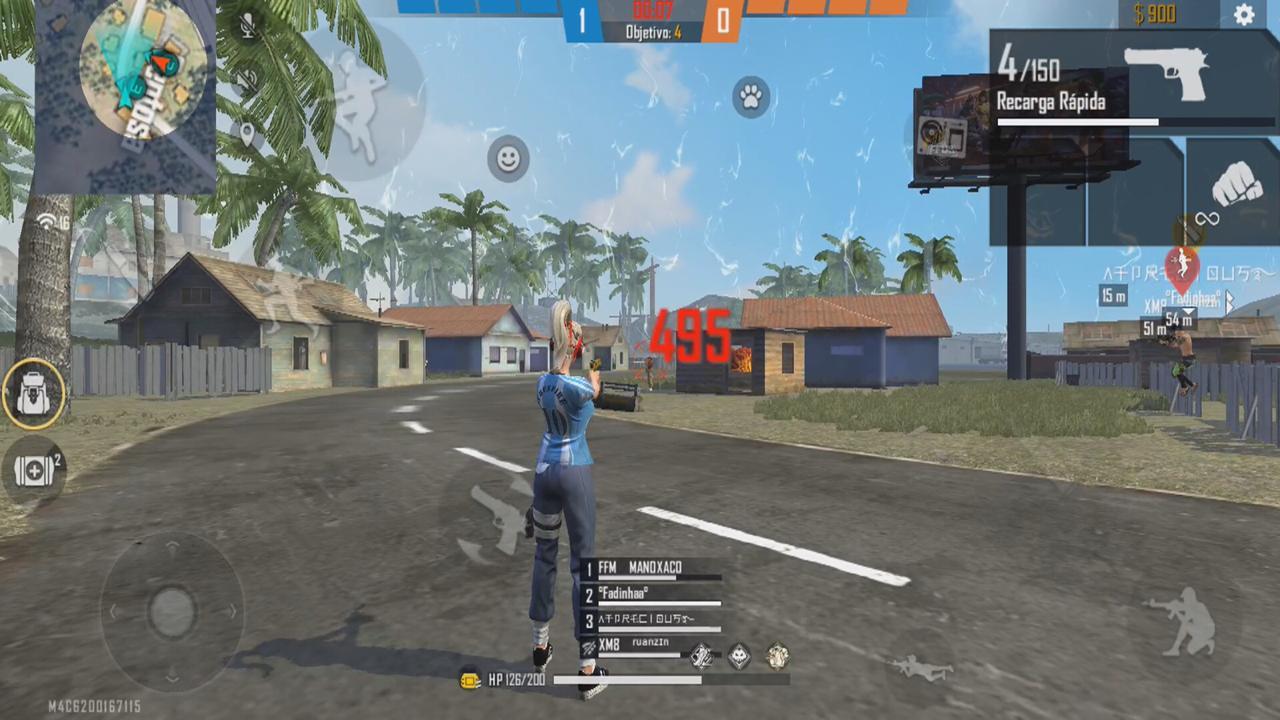Select the smiley face emote
1280x720 pixels.
[x=507, y=158]
